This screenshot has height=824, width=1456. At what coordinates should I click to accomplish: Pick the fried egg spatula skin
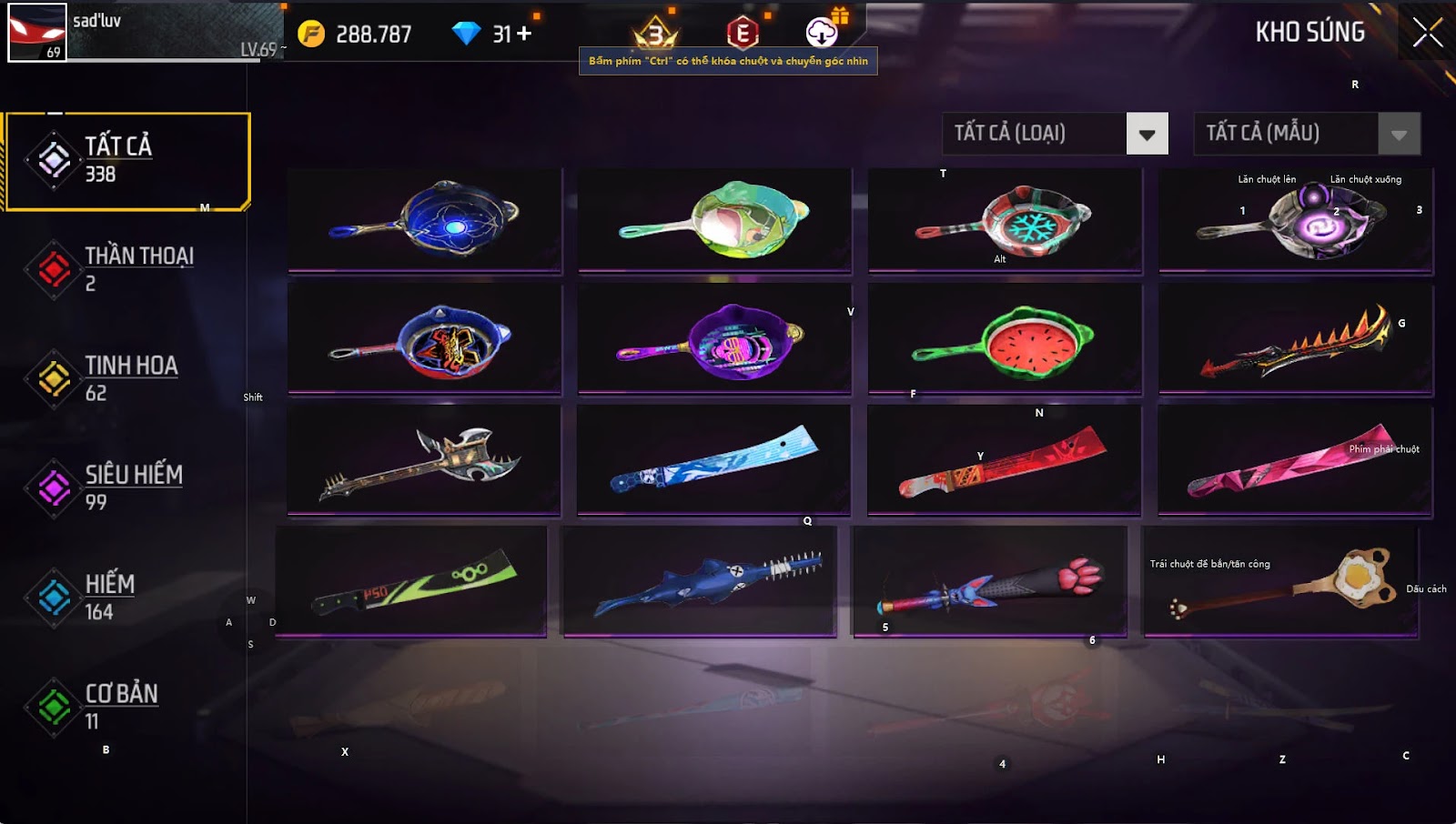pyautogui.click(x=1281, y=582)
